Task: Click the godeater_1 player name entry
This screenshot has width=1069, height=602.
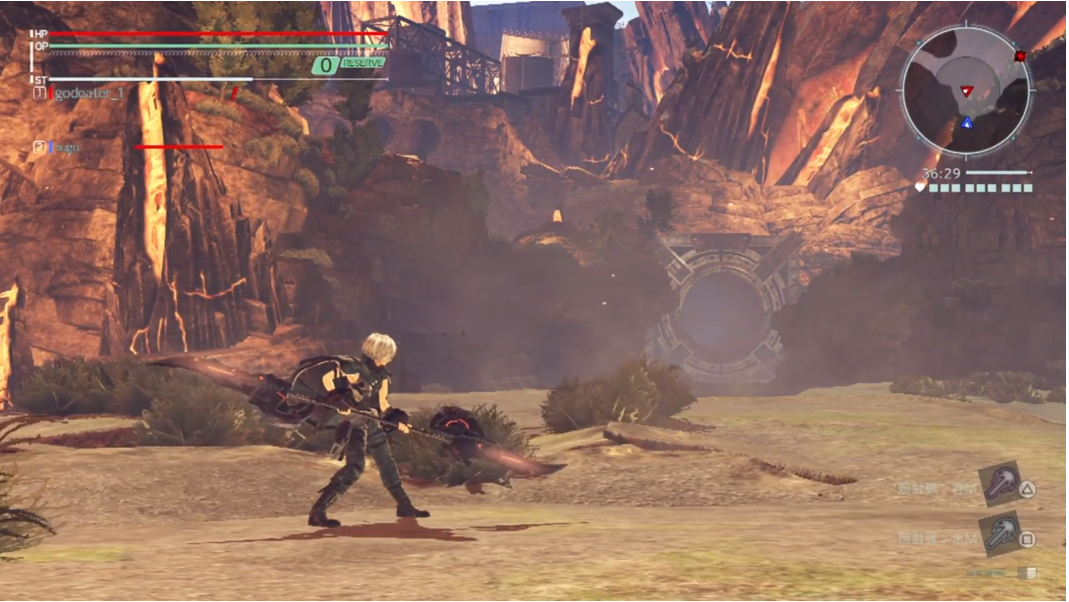Action: coord(90,93)
